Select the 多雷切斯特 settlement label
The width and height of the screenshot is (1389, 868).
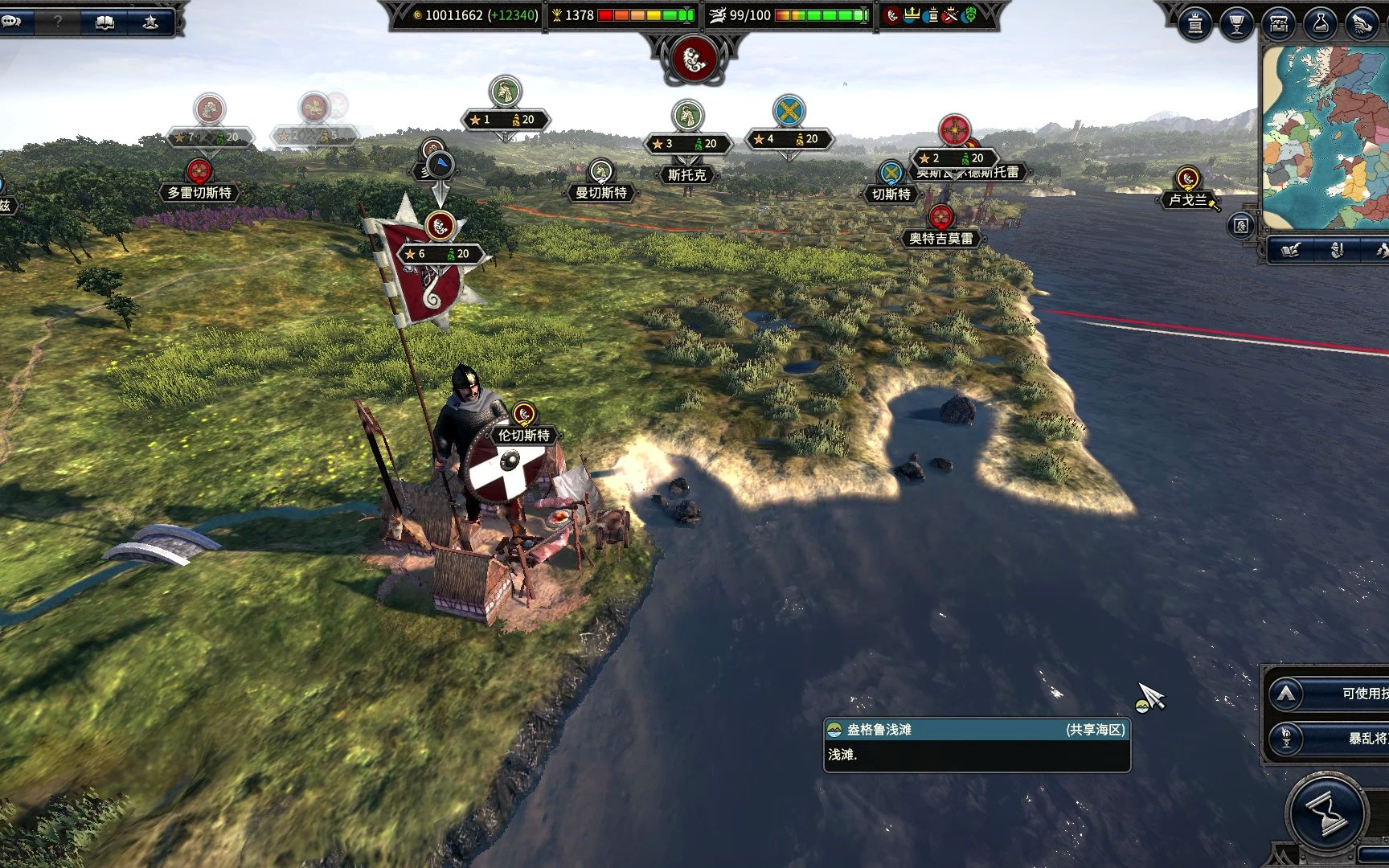(x=199, y=193)
